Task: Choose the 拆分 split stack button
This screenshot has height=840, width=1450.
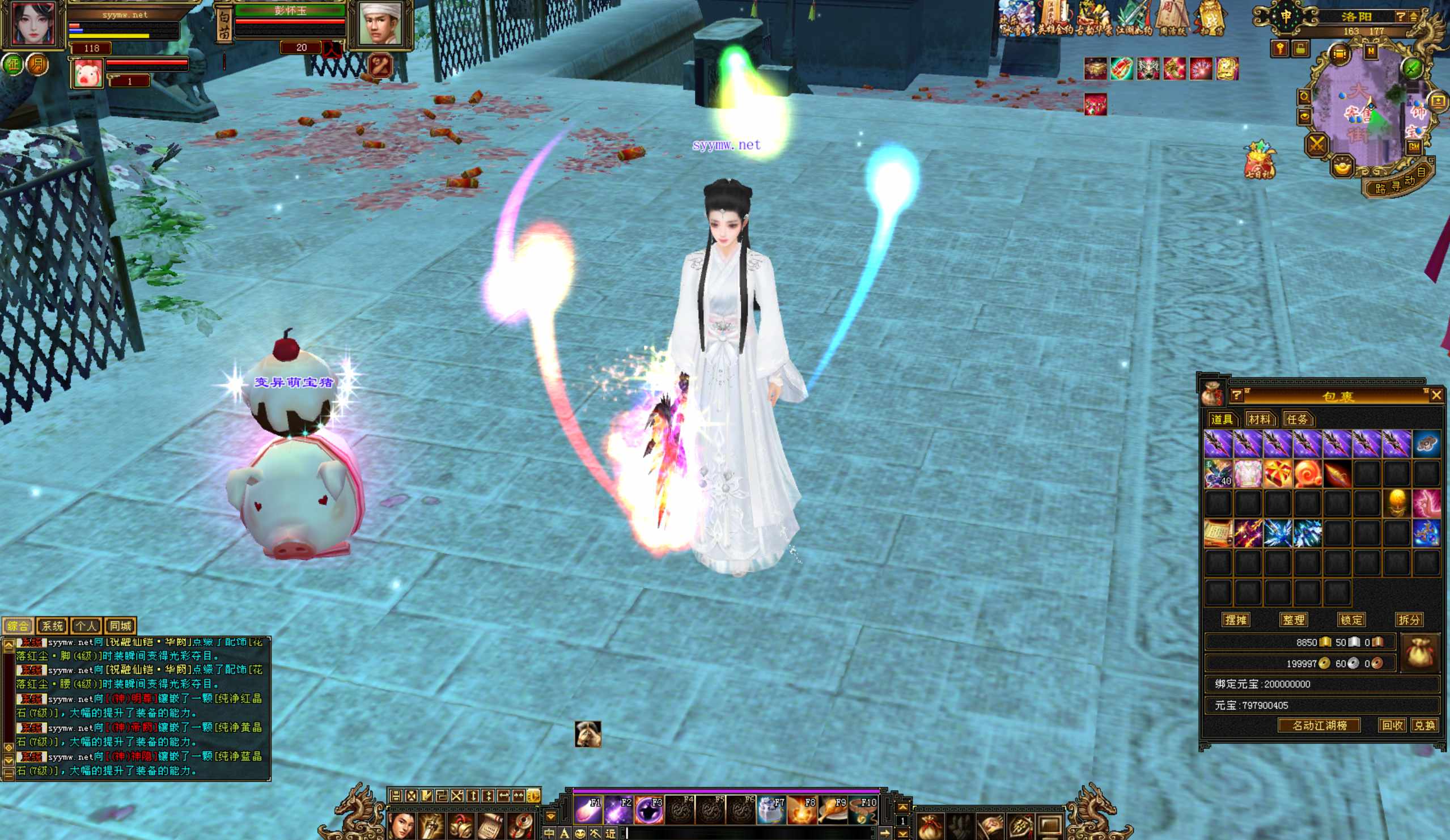Action: tap(1409, 620)
